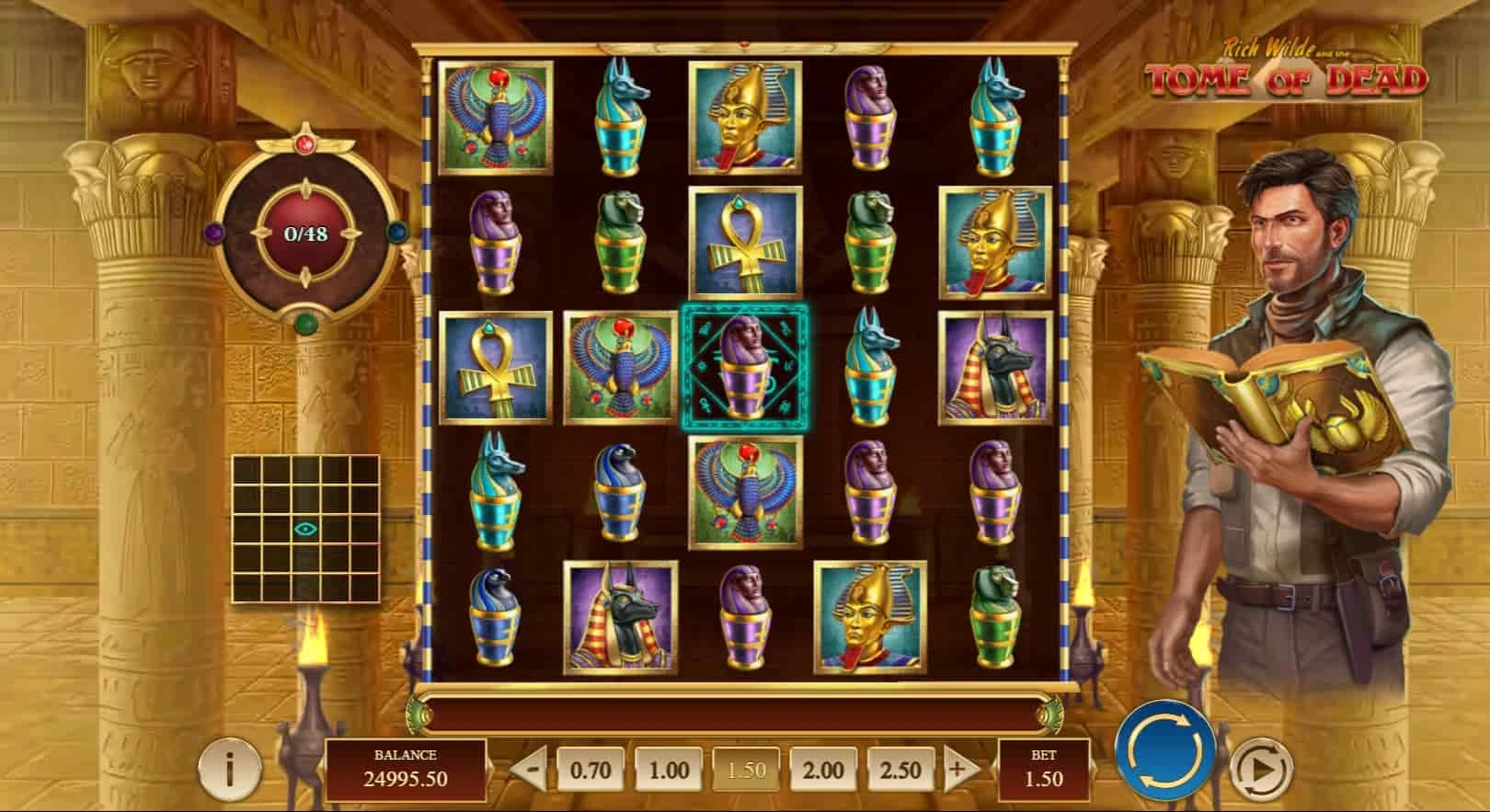Pick the 2.00 bet amount
The height and width of the screenshot is (812, 1490).
[823, 769]
